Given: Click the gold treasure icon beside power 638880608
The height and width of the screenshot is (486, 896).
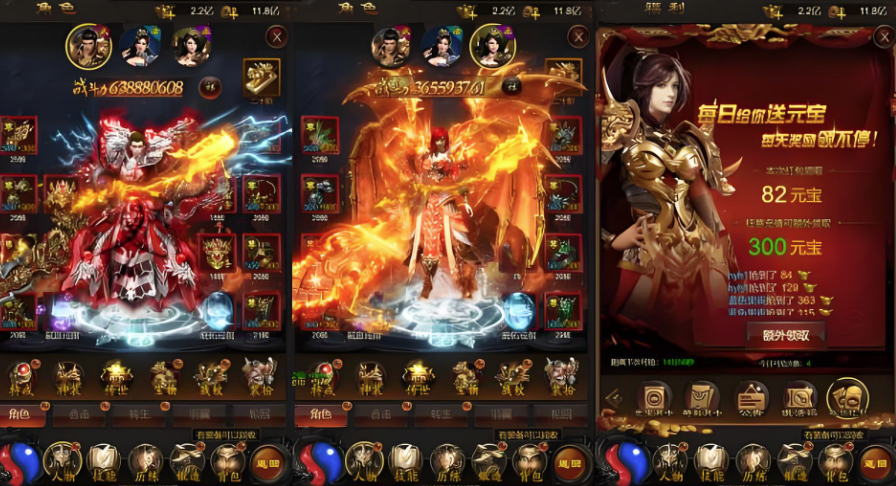Looking at the screenshot, I should (261, 73).
